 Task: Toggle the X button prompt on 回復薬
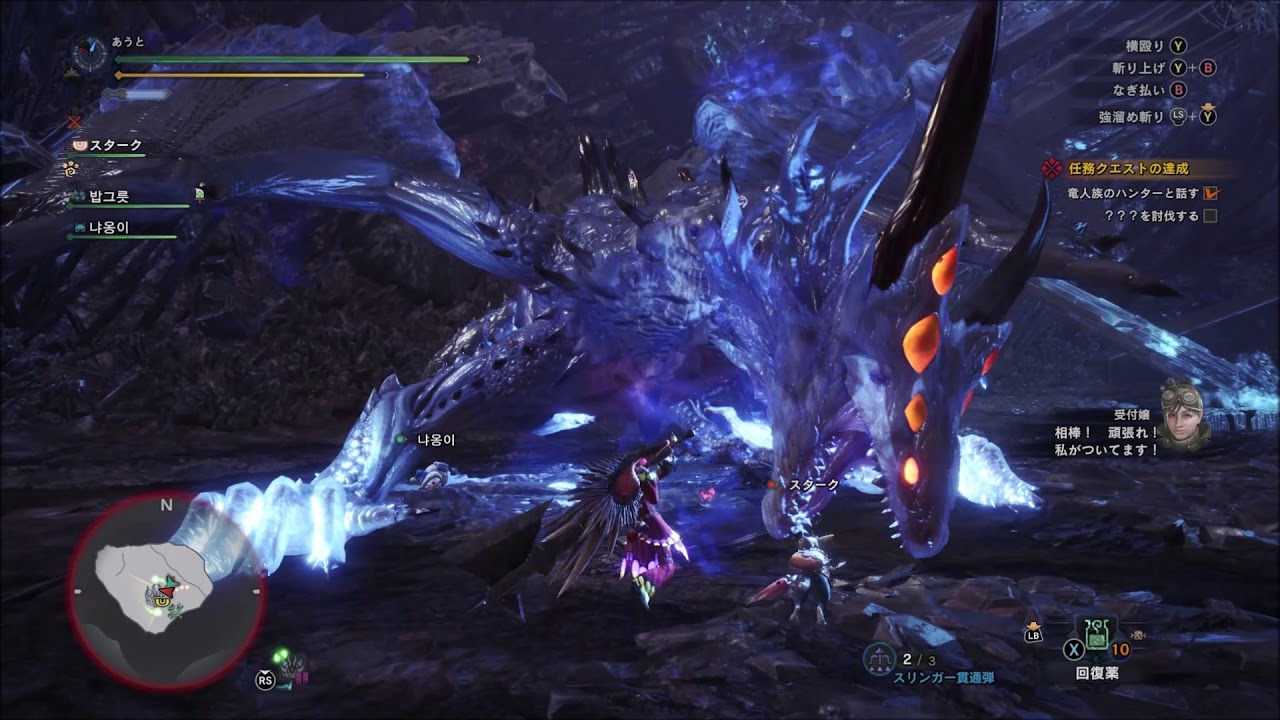point(1073,649)
